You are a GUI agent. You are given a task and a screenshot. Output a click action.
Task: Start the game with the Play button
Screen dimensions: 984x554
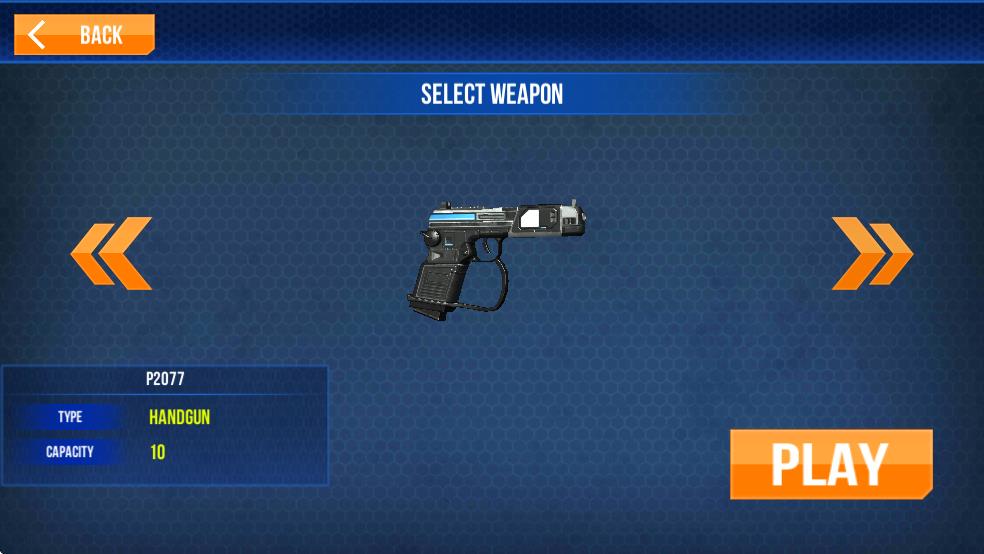pos(830,464)
